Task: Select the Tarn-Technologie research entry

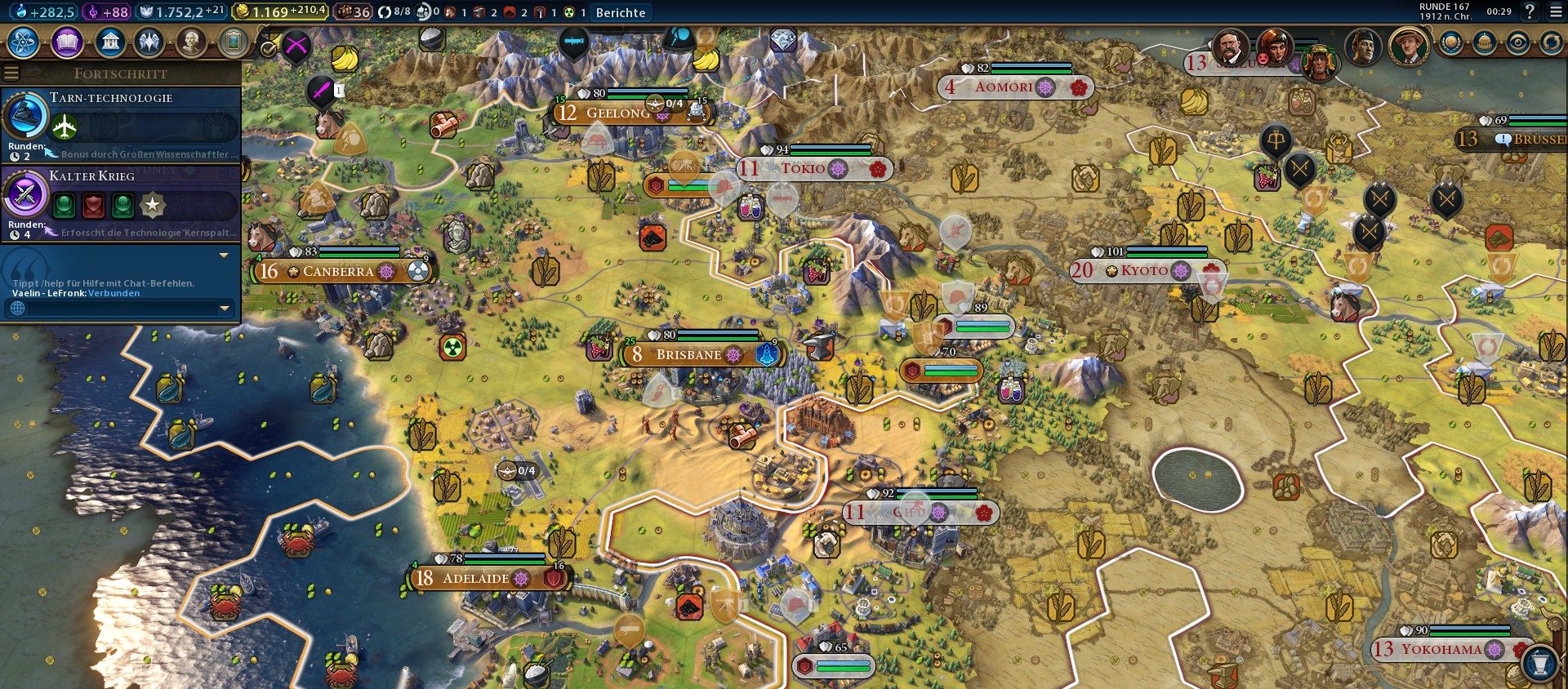Action: 121,124
